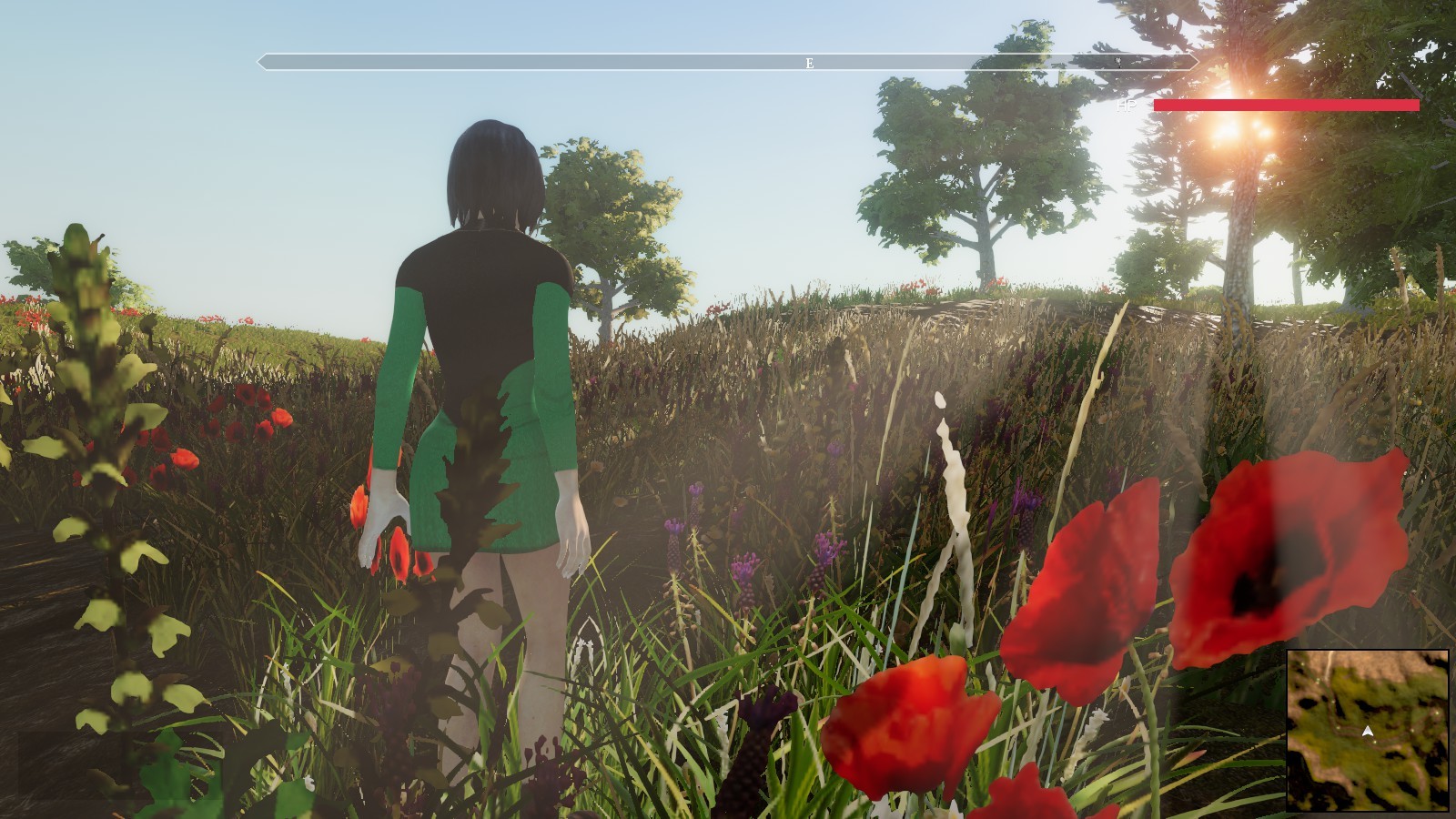Click the HP label beside the health bar
The height and width of the screenshot is (819, 1456).
click(1126, 106)
